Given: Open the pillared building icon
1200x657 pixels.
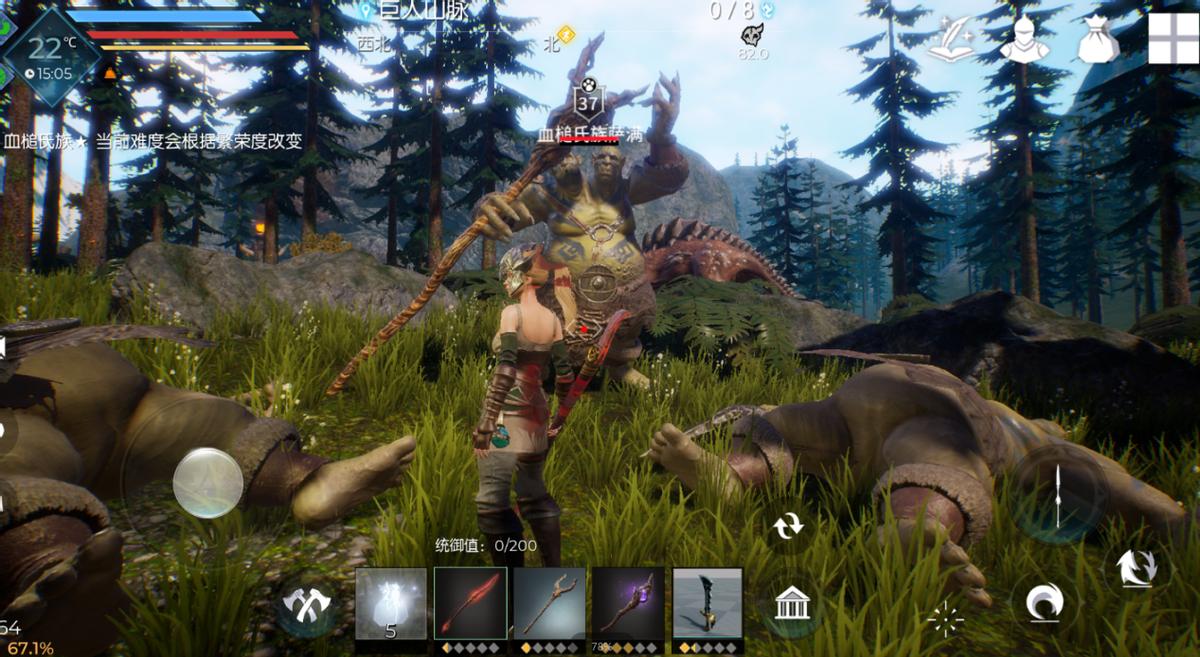Looking at the screenshot, I should click(x=792, y=603).
